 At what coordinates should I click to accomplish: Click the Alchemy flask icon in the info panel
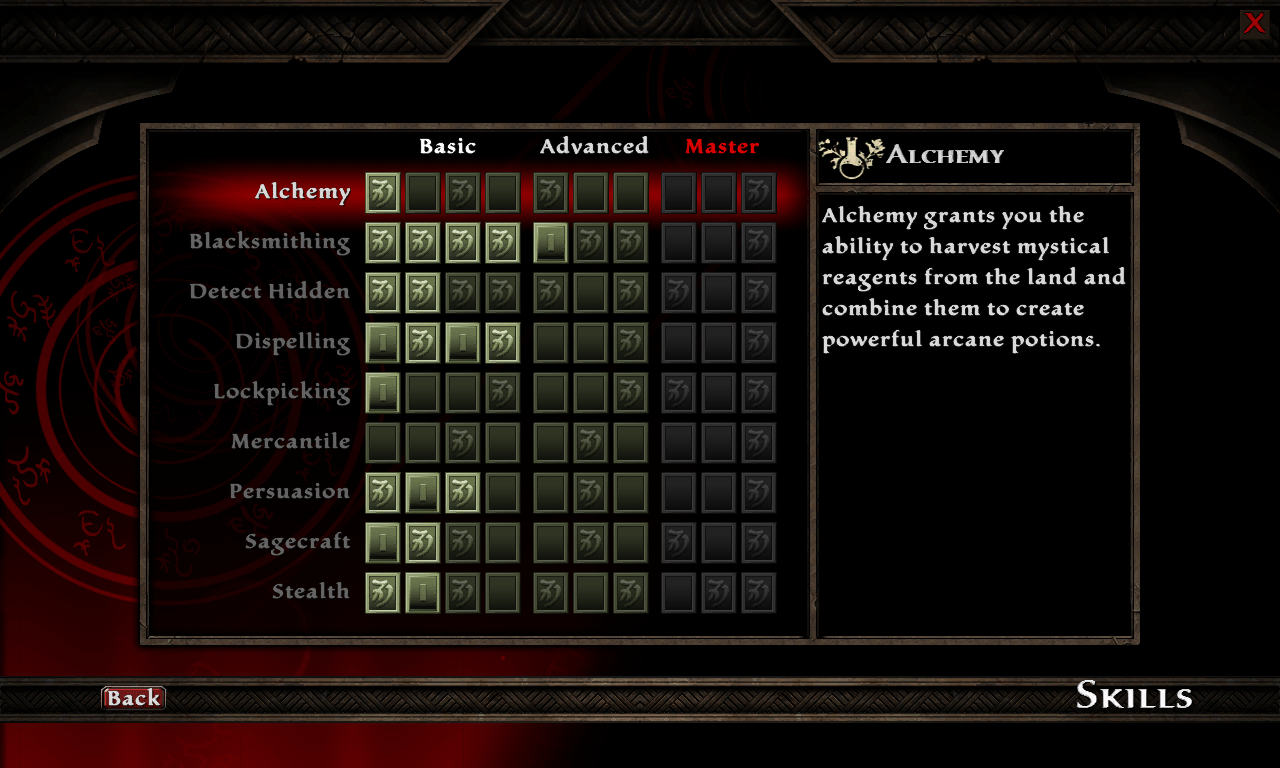849,156
